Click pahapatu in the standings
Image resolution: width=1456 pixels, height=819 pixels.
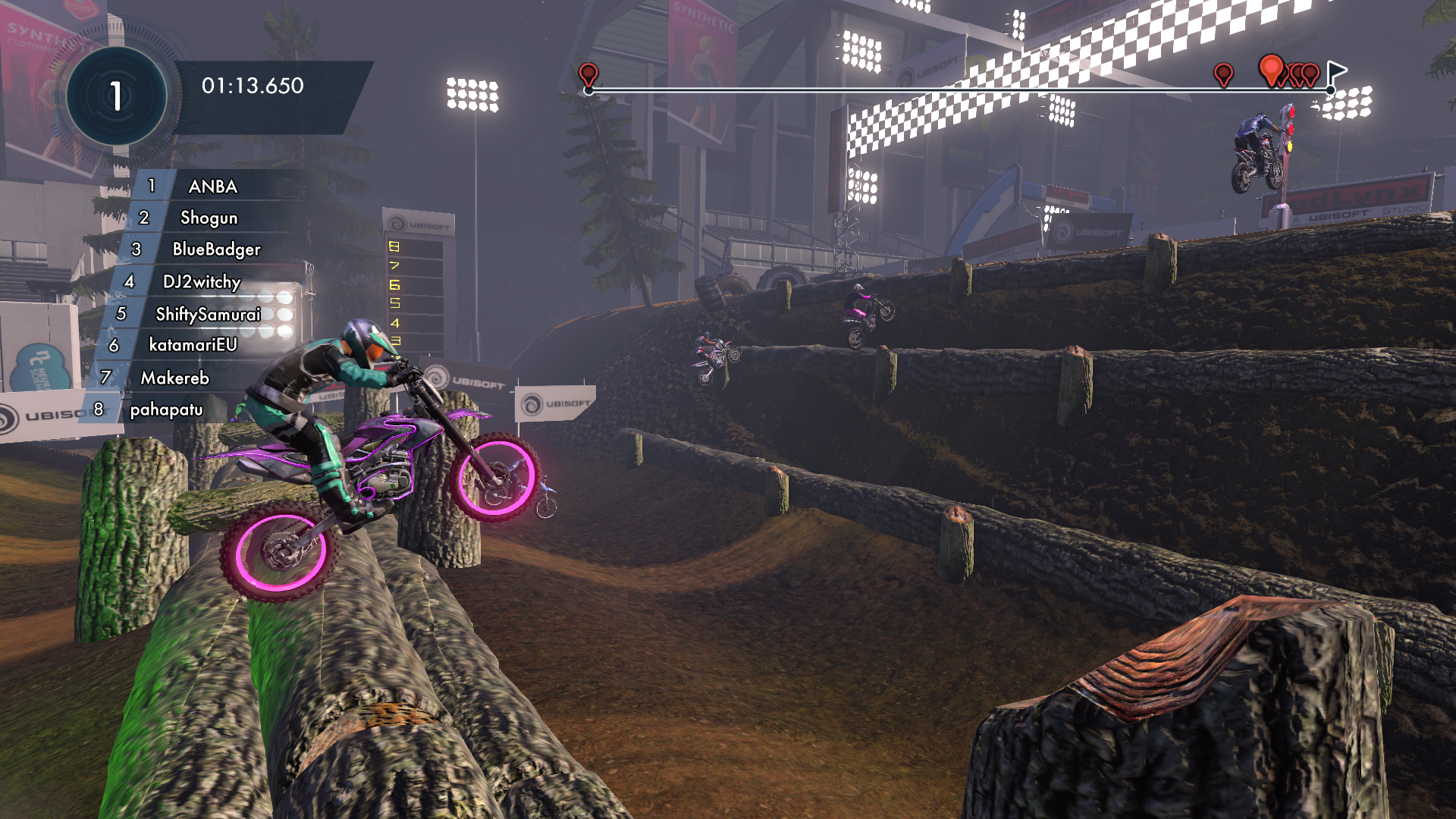point(166,409)
